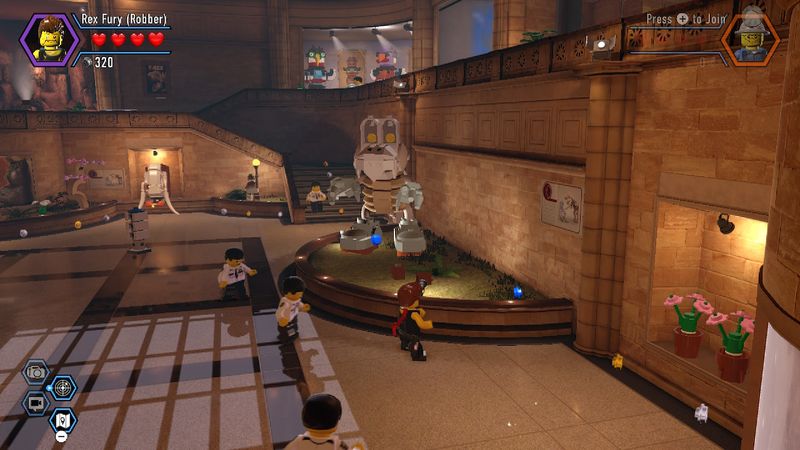Select the video communicator icon

pyautogui.click(x=36, y=402)
